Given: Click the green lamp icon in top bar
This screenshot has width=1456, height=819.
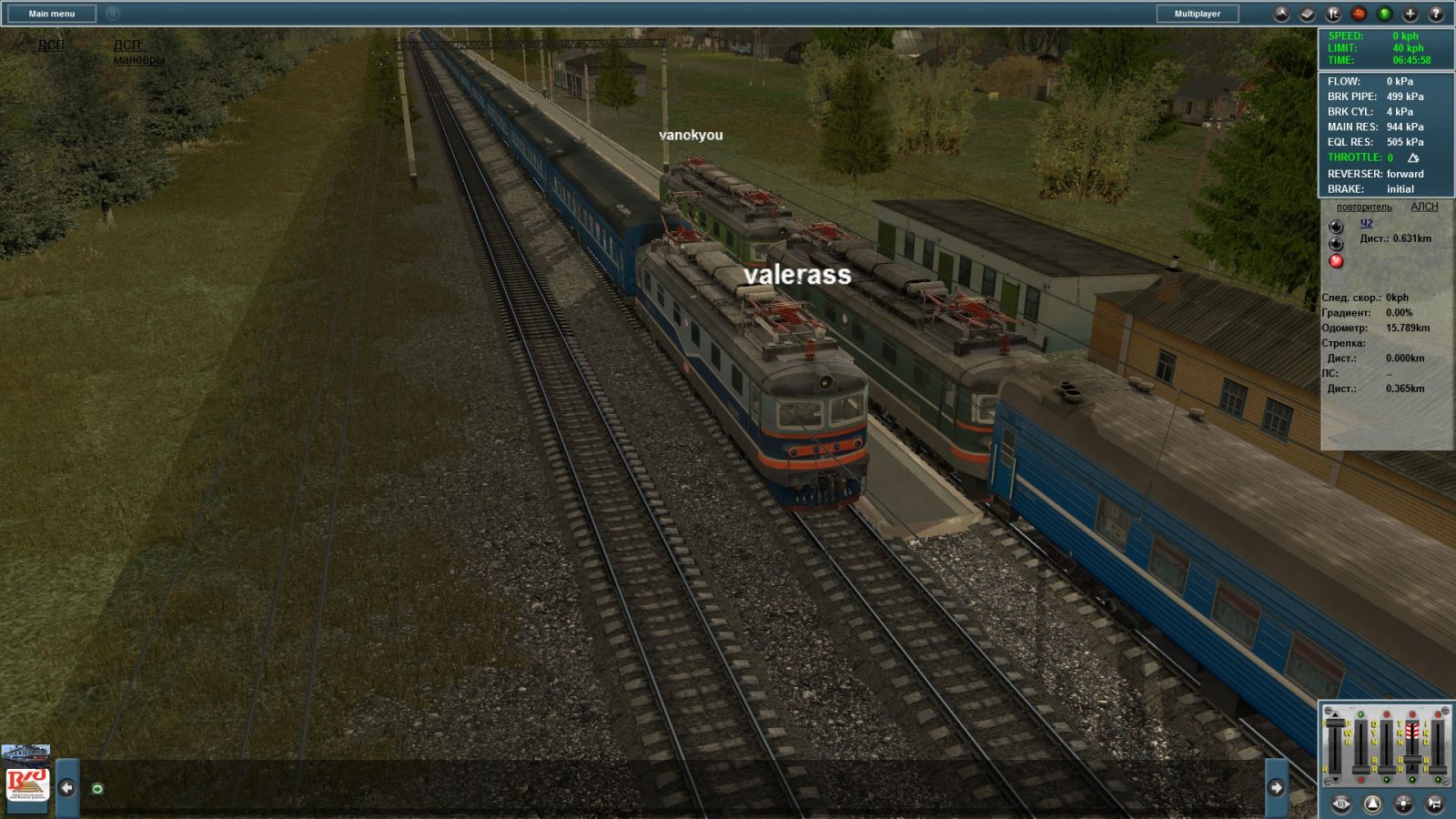Looking at the screenshot, I should [1384, 14].
